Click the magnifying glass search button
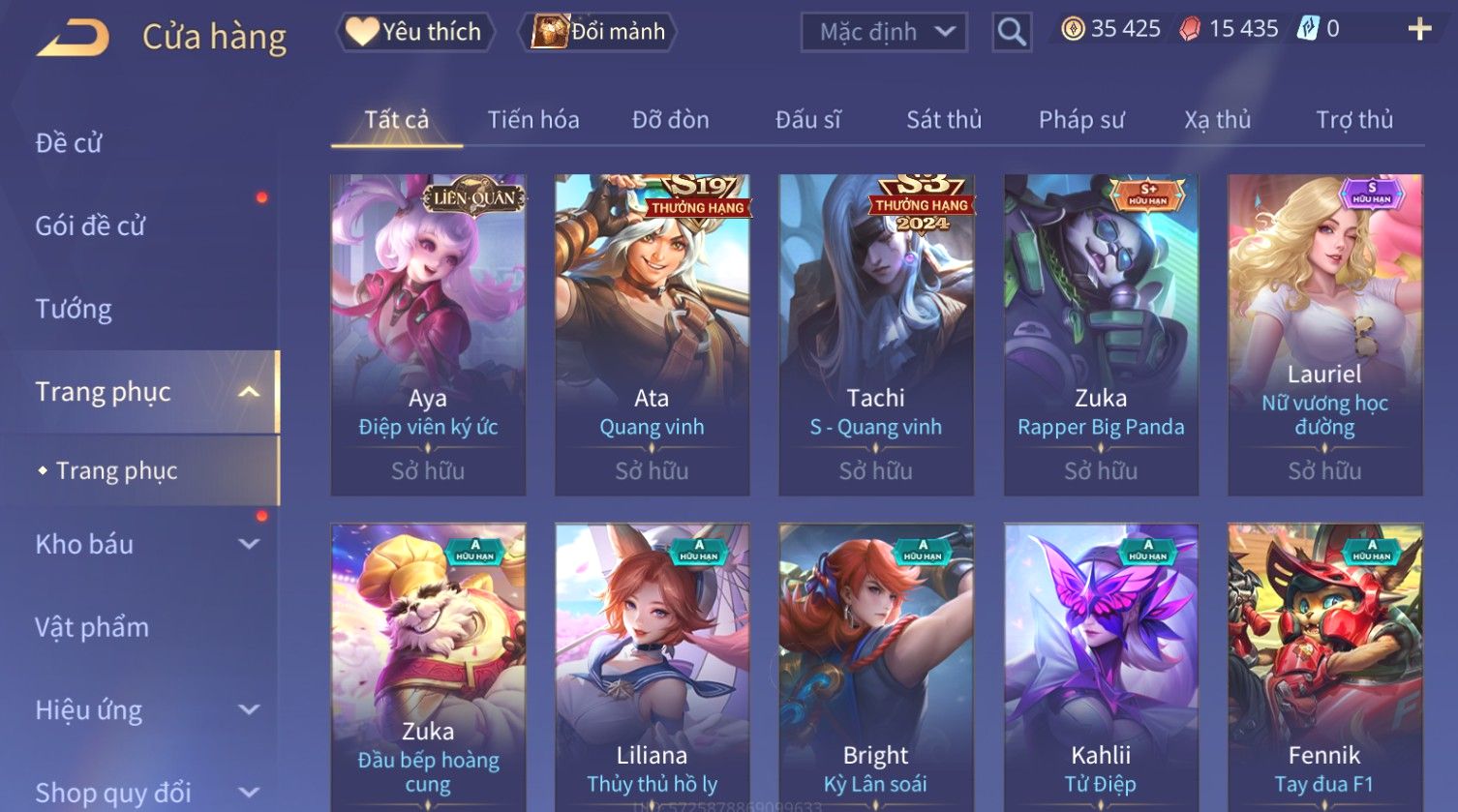This screenshot has width=1458, height=812. (1012, 32)
